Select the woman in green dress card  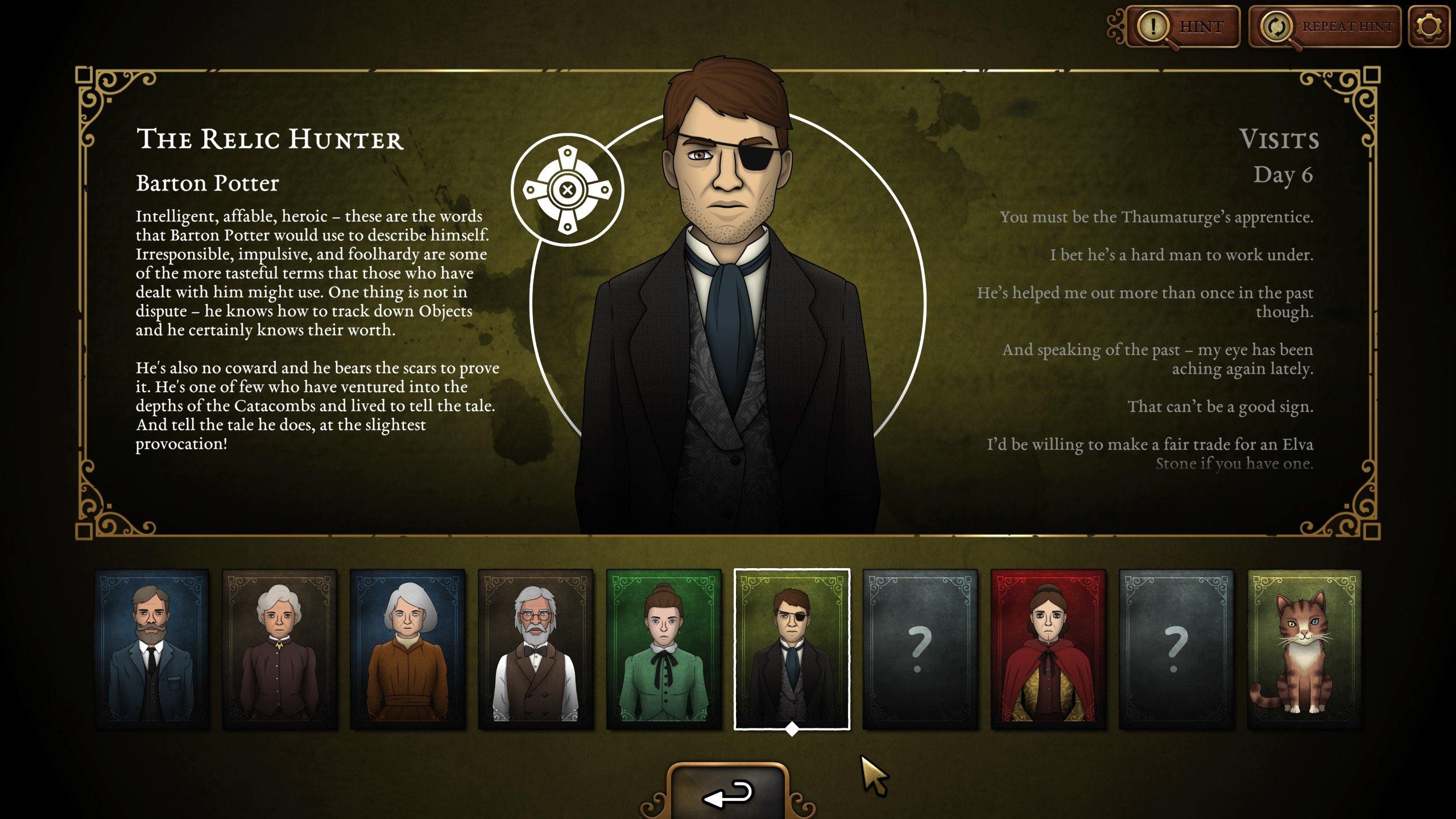click(664, 649)
